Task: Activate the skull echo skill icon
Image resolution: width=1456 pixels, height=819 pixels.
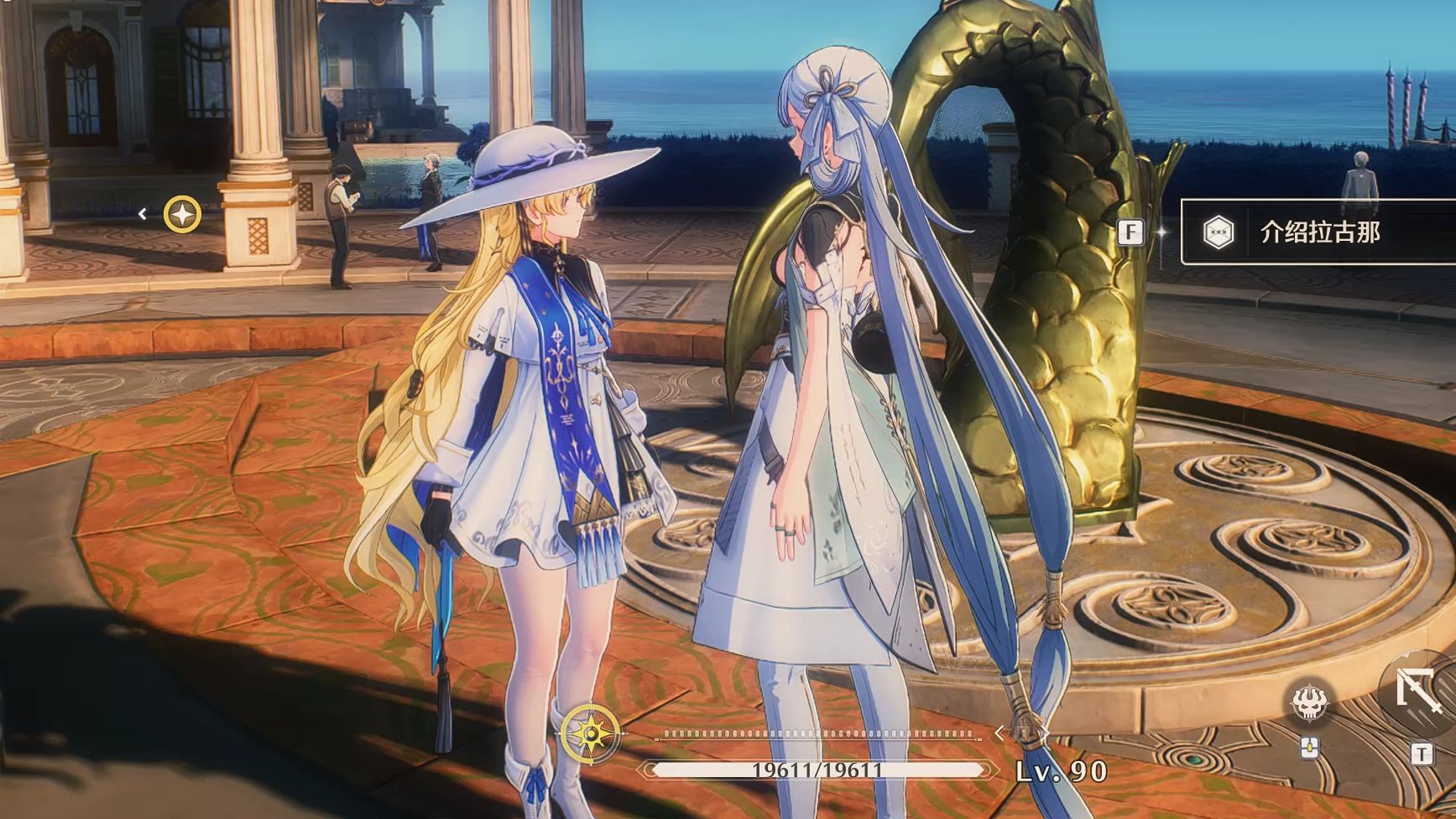Action: 1309,702
